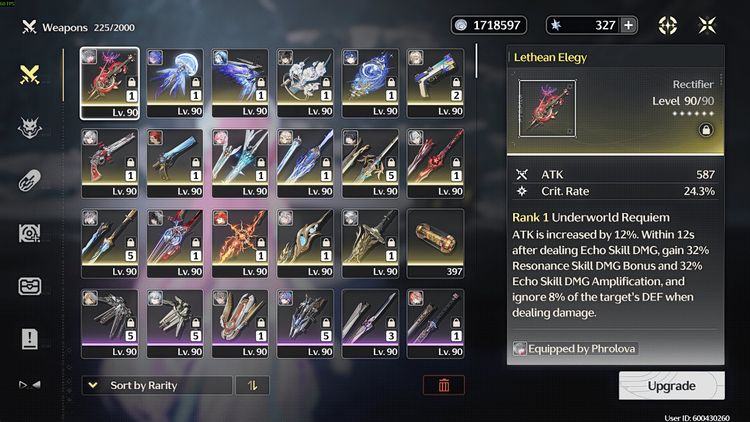Select the white-and-gold pistol weapon slot
This screenshot has width=750, height=422.
[x=435, y=82]
